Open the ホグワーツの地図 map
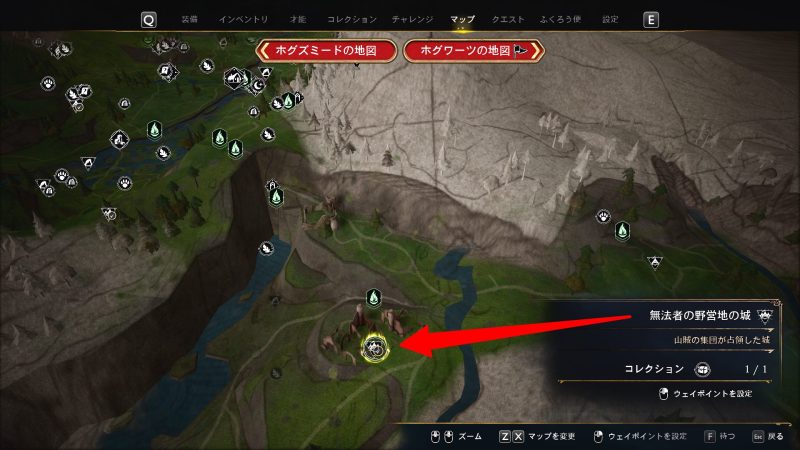This screenshot has height=450, width=800. click(473, 50)
